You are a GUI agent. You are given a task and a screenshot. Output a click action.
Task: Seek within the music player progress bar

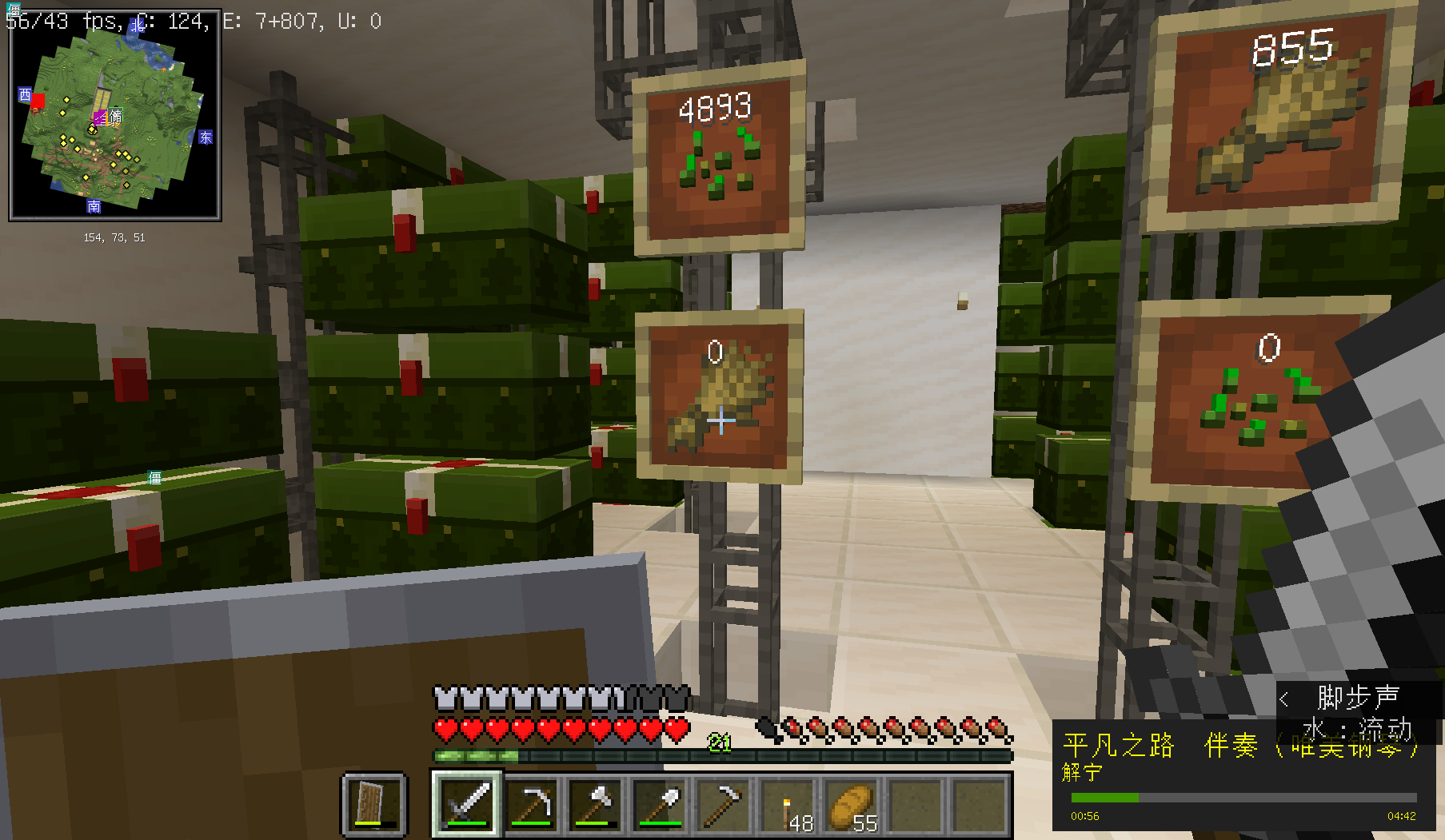coord(1243,798)
